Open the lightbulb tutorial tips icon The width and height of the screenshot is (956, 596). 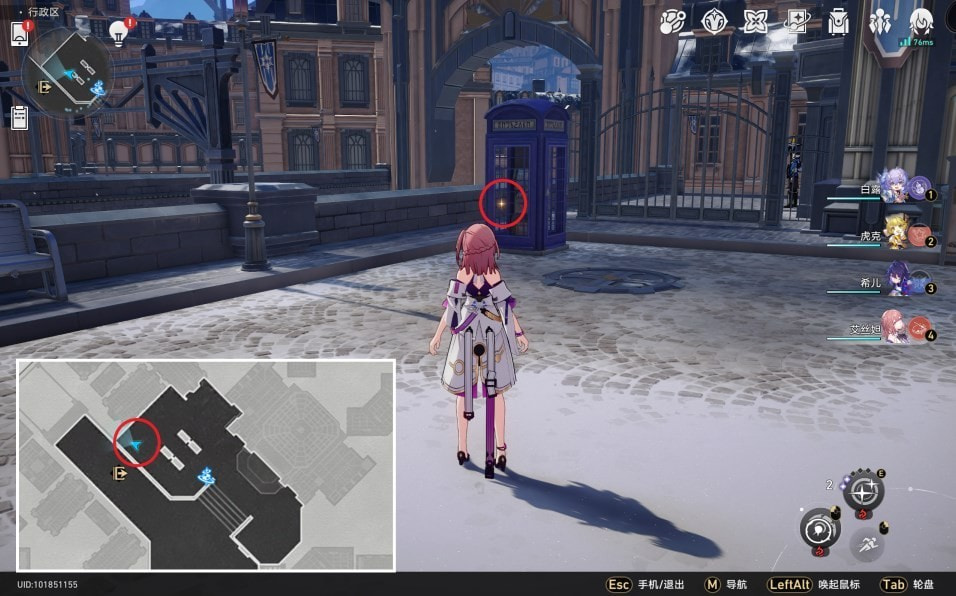click(119, 32)
